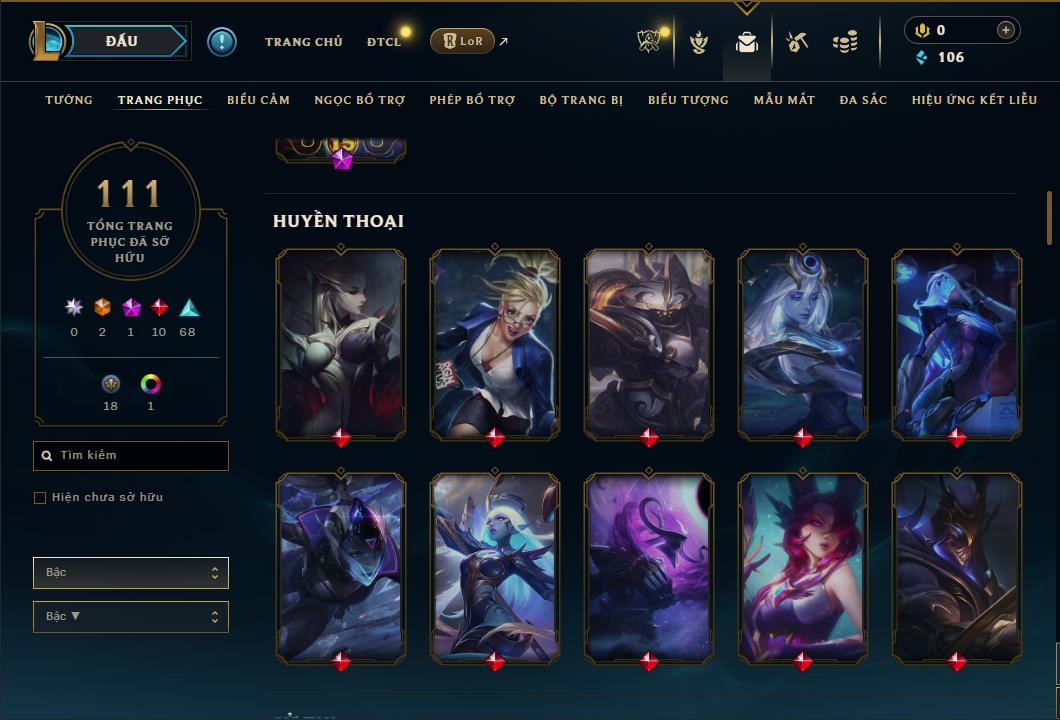The width and height of the screenshot is (1060, 720).
Task: Open the MẪU MẮT tab
Action: pyautogui.click(x=784, y=100)
